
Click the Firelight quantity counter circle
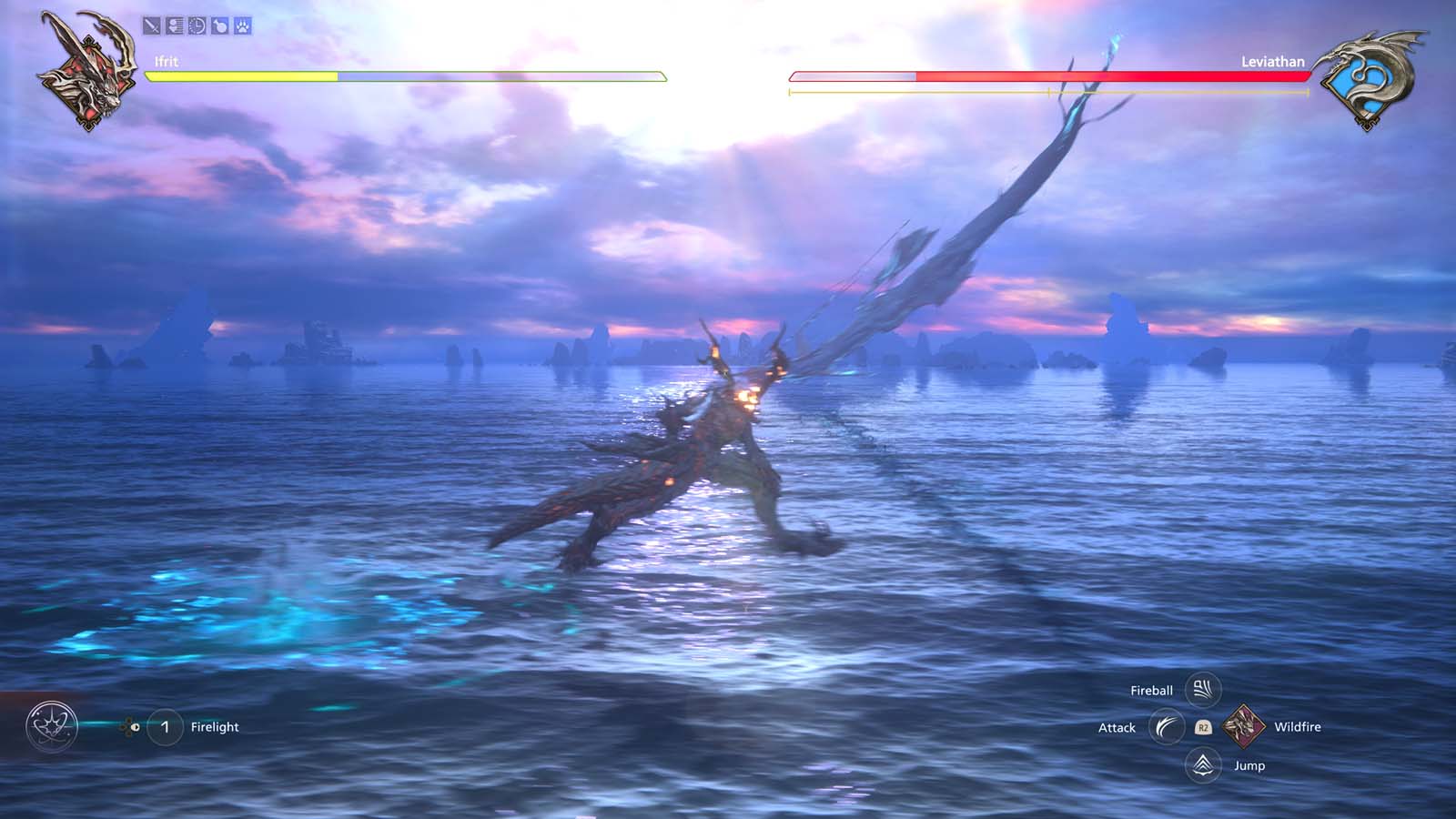click(166, 726)
